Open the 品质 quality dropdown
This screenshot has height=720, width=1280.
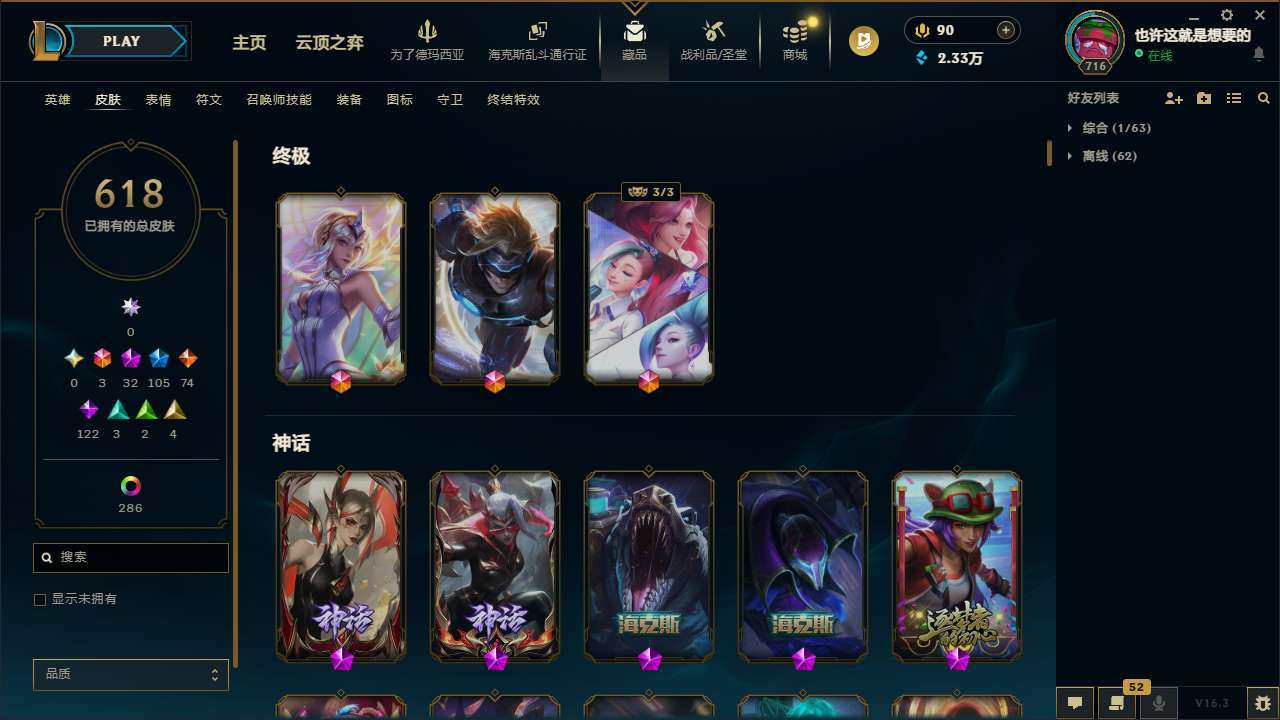coord(130,674)
